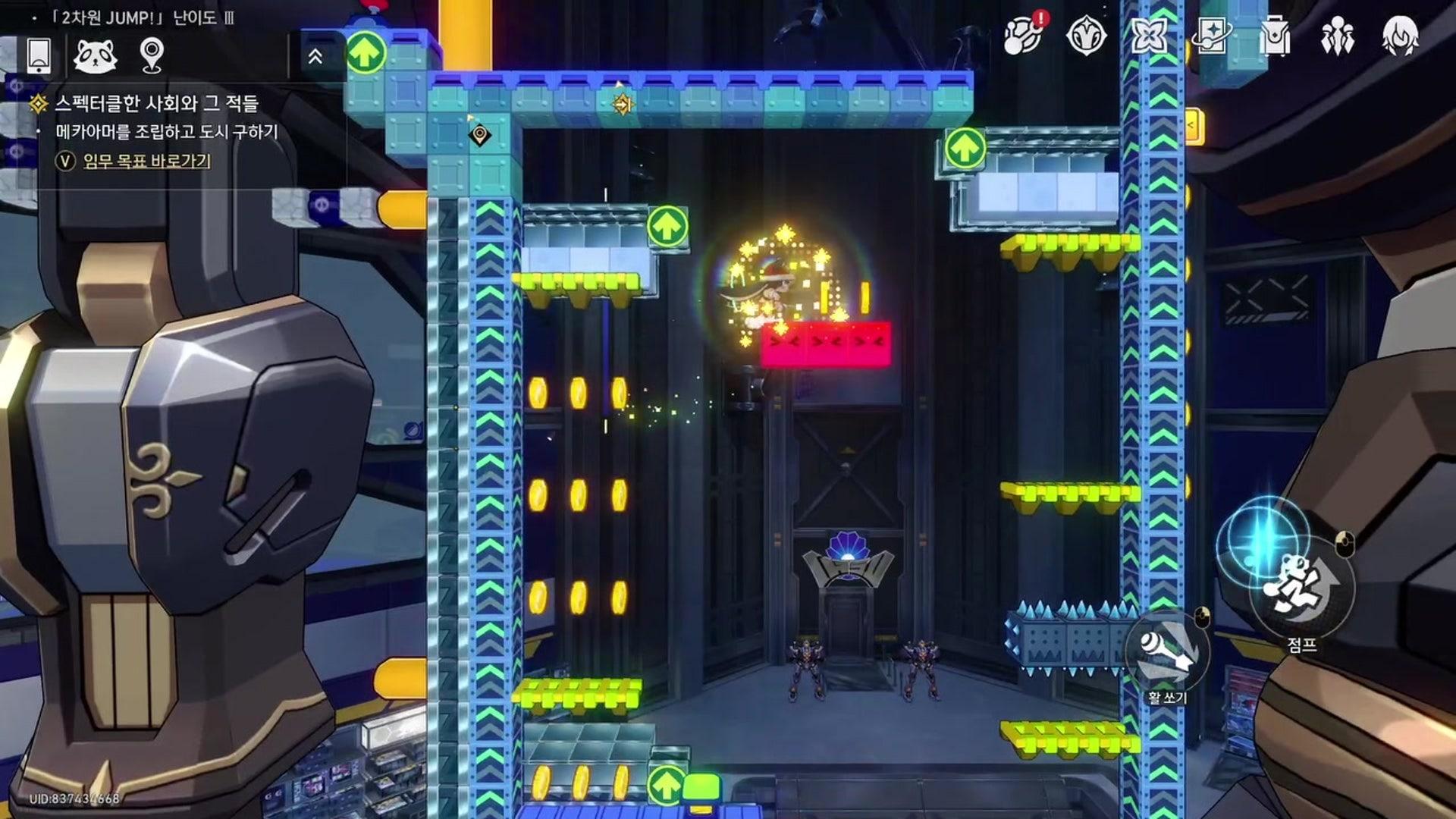The height and width of the screenshot is (819, 1456).
Task: Click the '임무 목표 바로가기' quest shortcut link
Action: pos(146,161)
